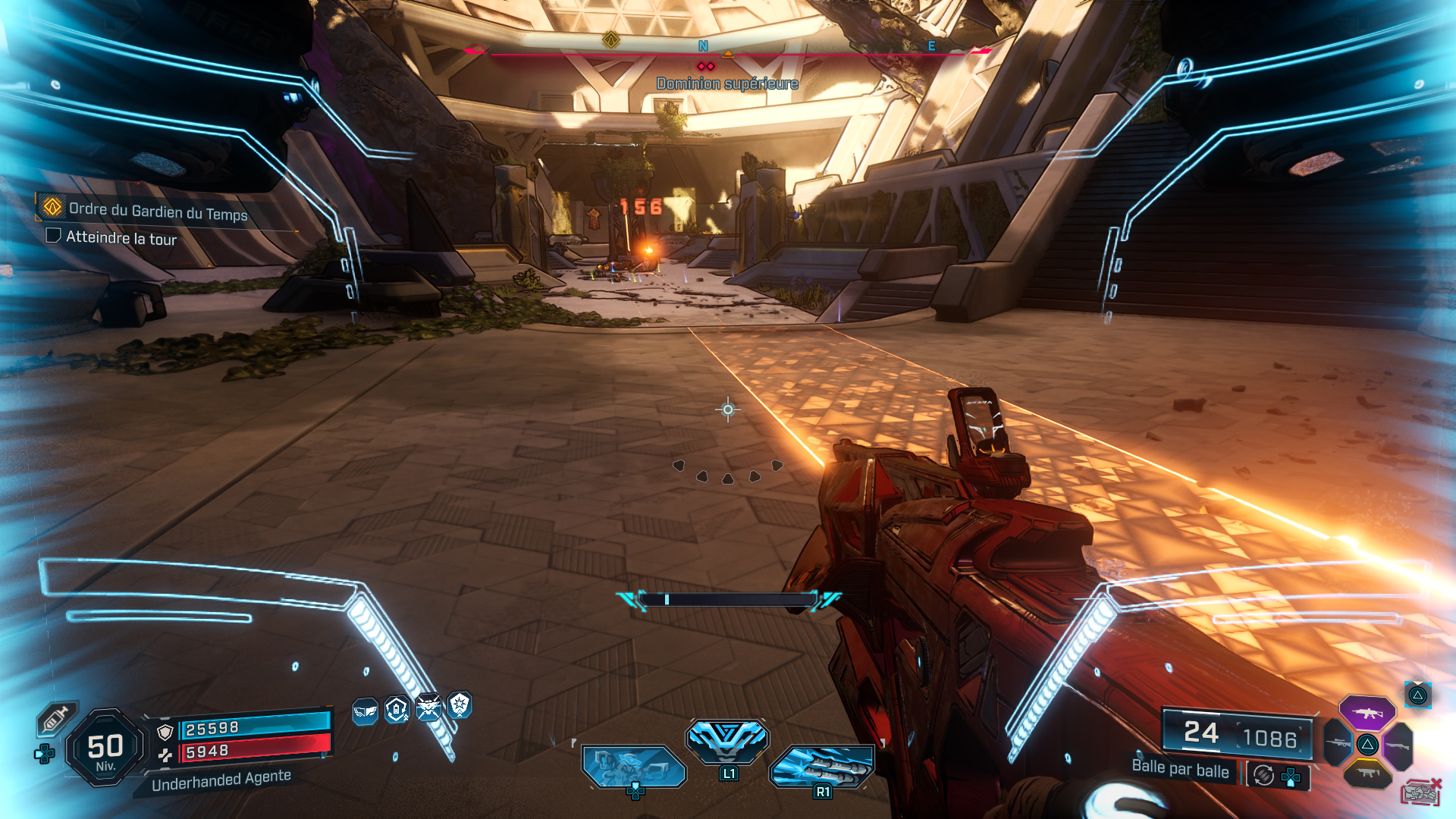1456x819 pixels.
Task: Activate the triangle-emblem action skill
Action: pyautogui.click(x=727, y=740)
